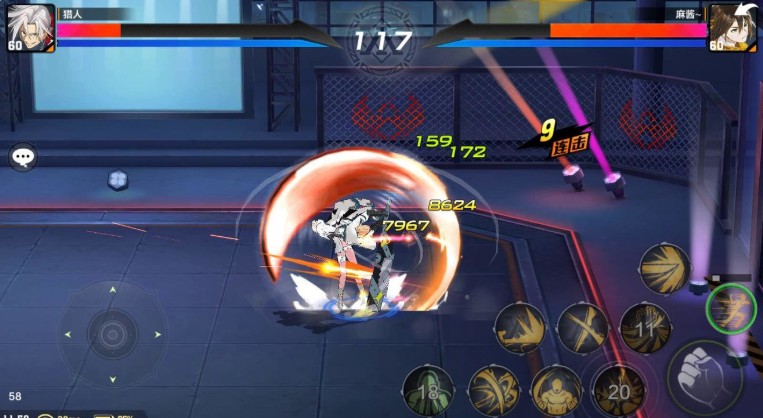The width and height of the screenshot is (763, 418).
Task: Cast the fan-shaped burst skill above the dash
Action: click(665, 268)
